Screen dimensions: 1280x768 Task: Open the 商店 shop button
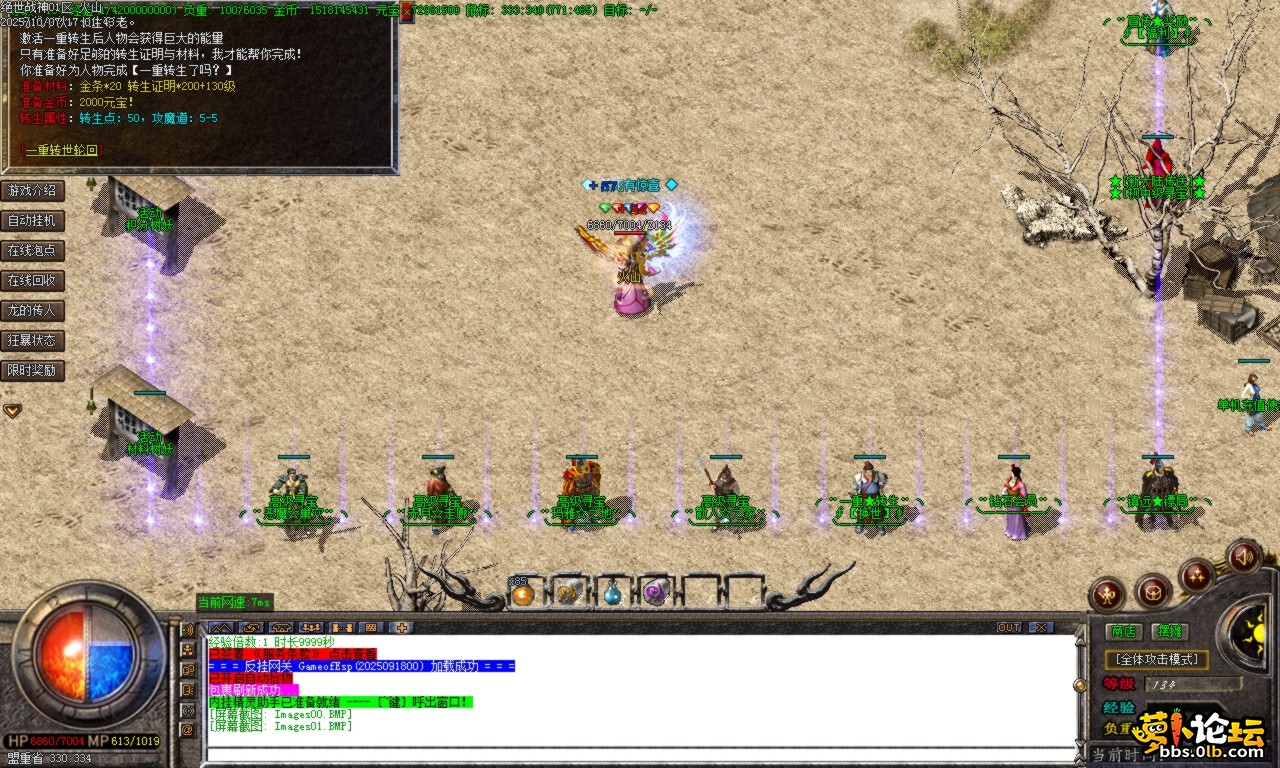(1124, 631)
